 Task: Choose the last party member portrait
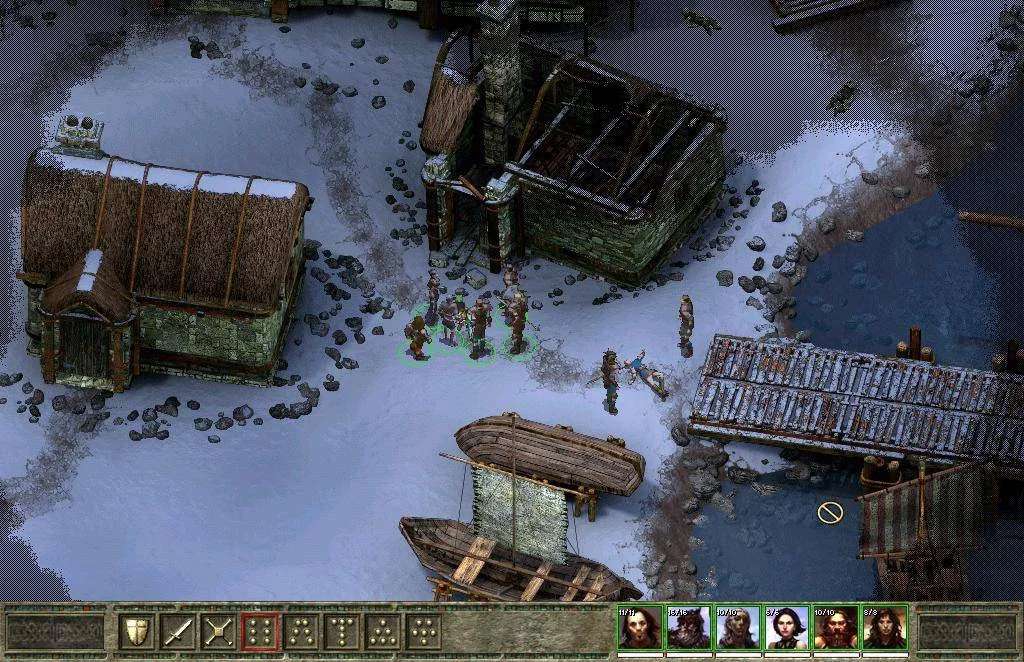point(884,629)
